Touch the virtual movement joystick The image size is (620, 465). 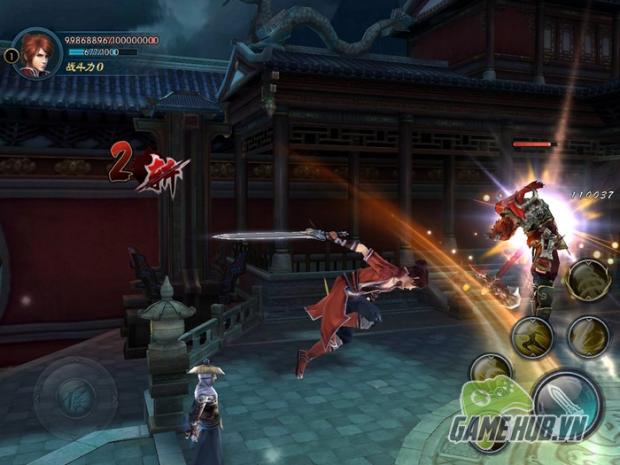point(75,393)
